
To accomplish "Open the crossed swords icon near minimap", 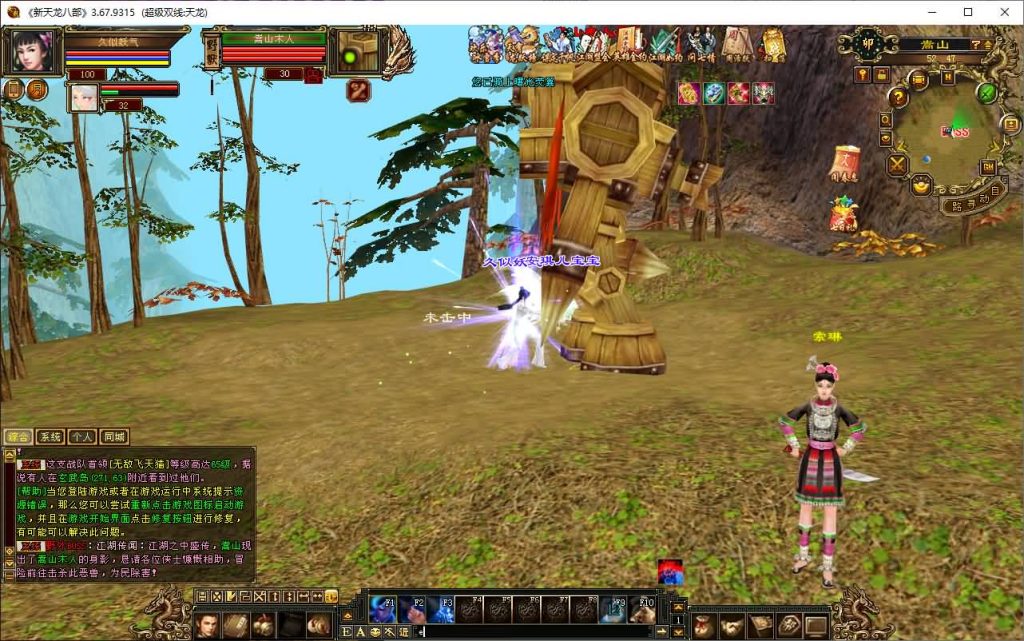I will click(x=898, y=164).
